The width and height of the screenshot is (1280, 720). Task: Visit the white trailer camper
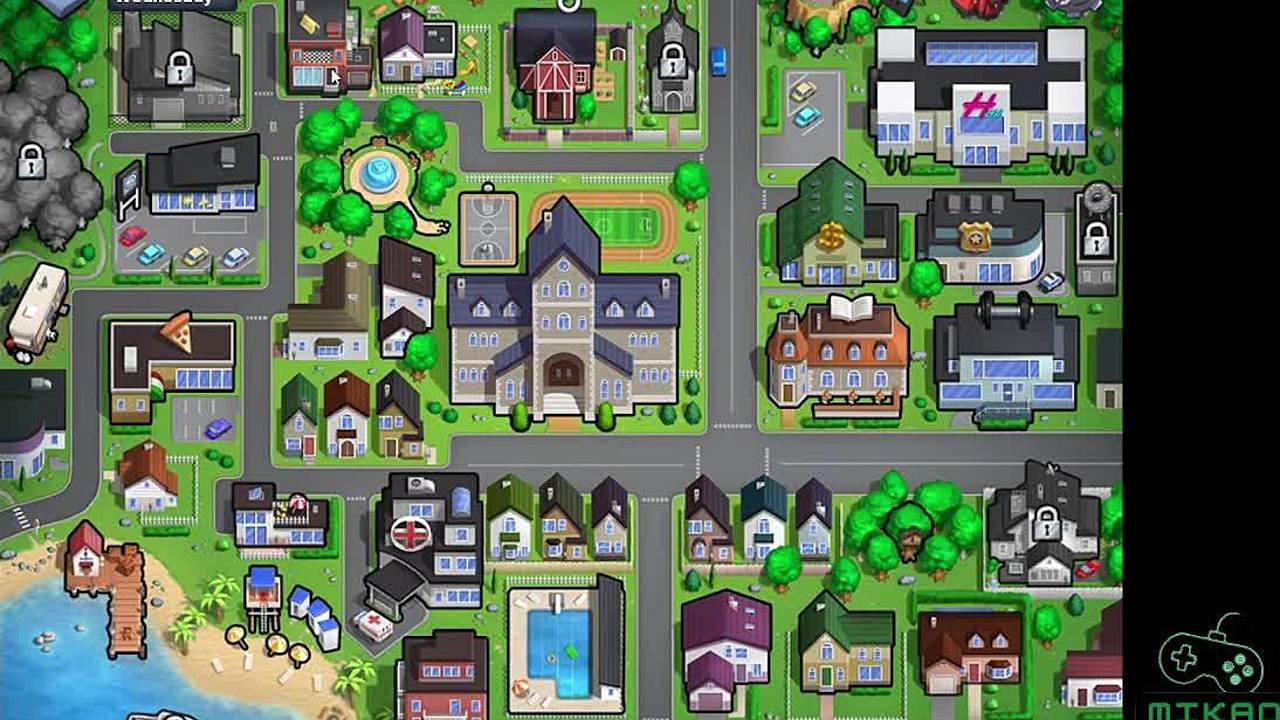click(36, 312)
